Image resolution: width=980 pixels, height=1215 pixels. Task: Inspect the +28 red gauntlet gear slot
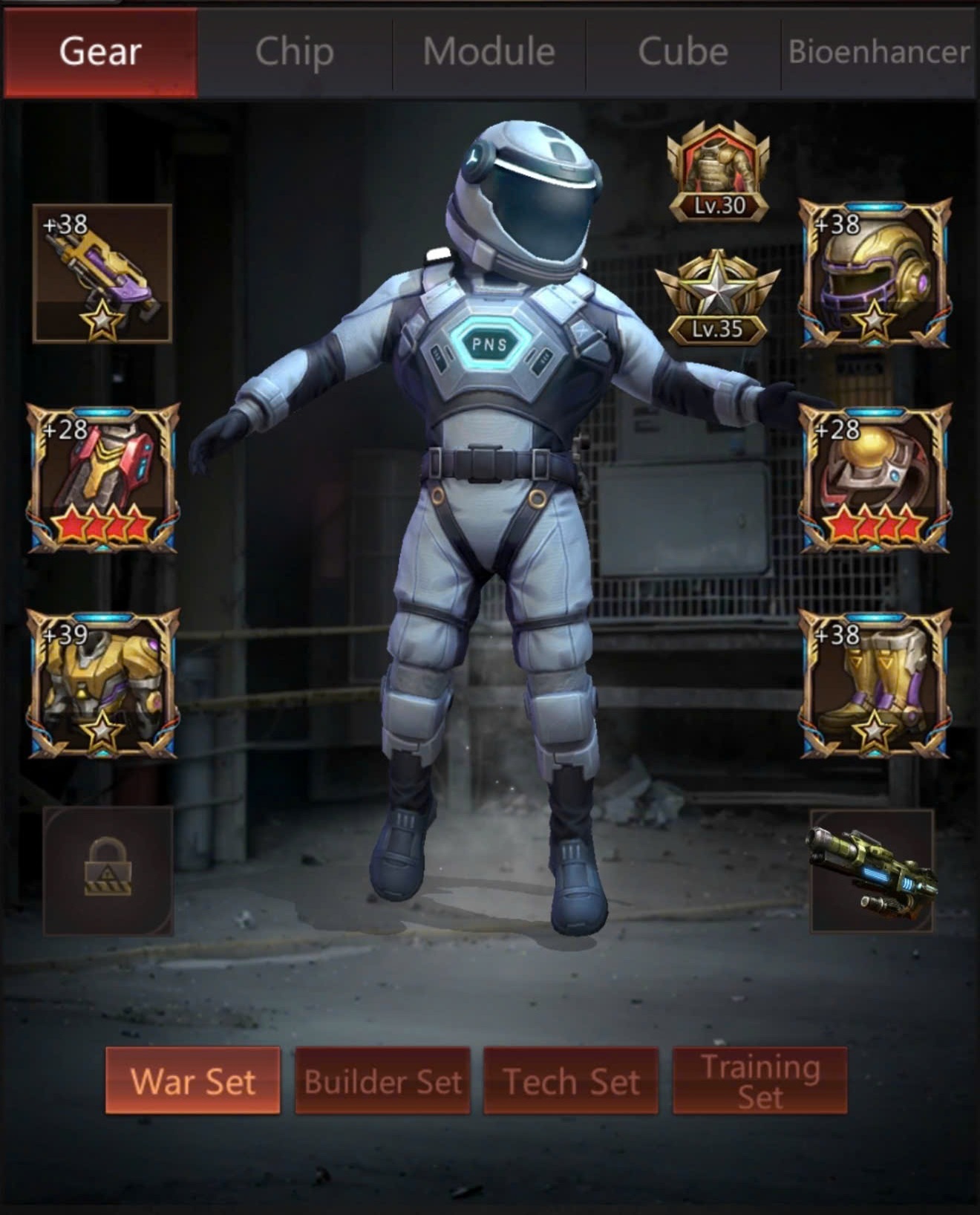[x=103, y=479]
